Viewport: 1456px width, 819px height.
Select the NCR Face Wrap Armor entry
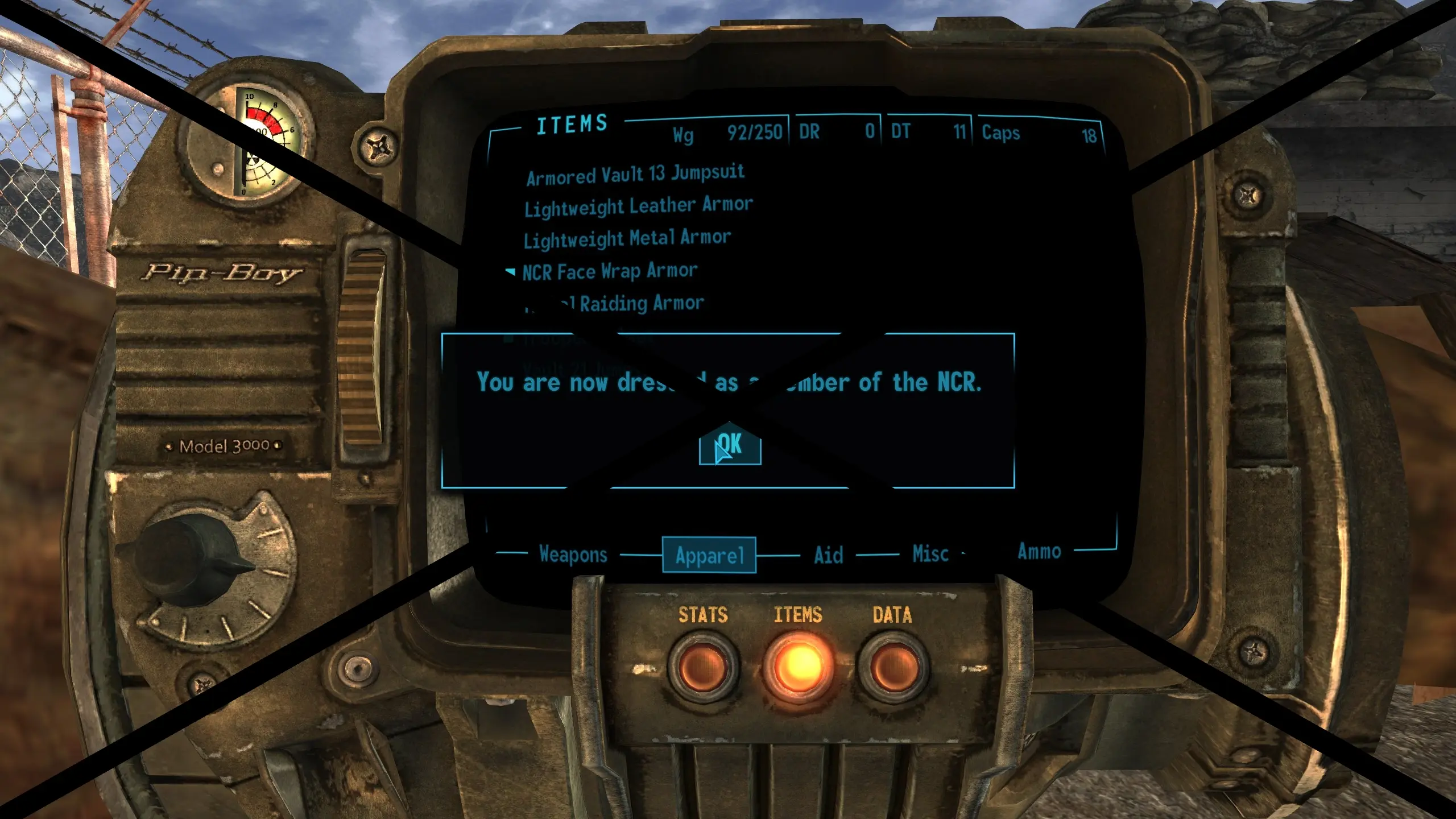pos(609,271)
